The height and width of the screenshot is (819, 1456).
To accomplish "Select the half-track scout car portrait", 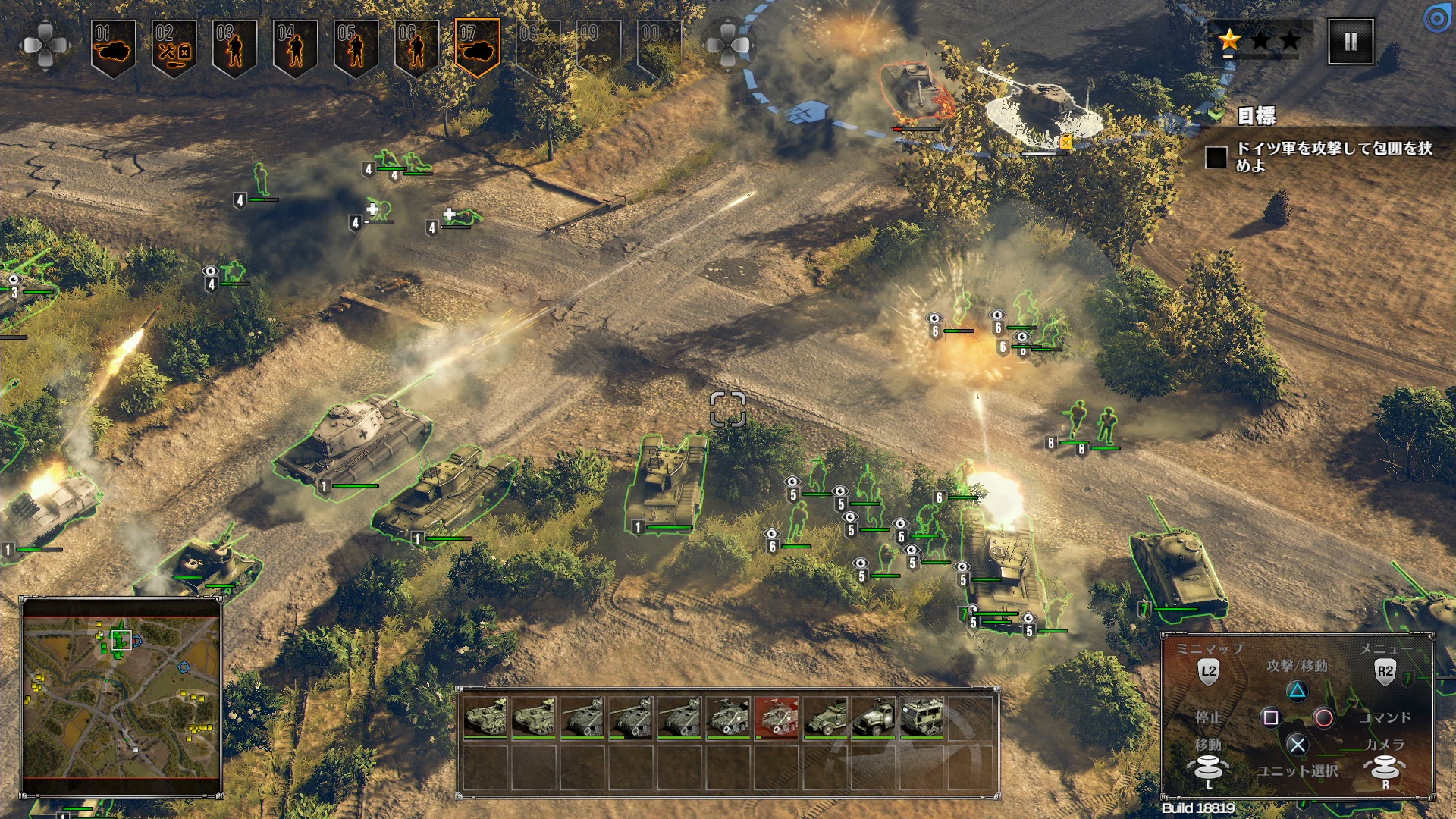I will coord(825,717).
